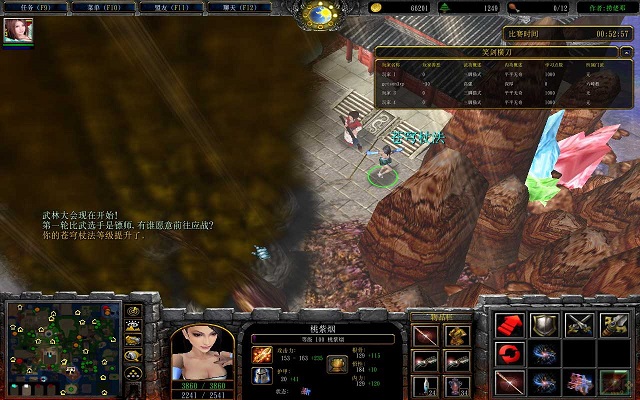Activate the red arrow move command
The image size is (640, 400).
tap(511, 324)
